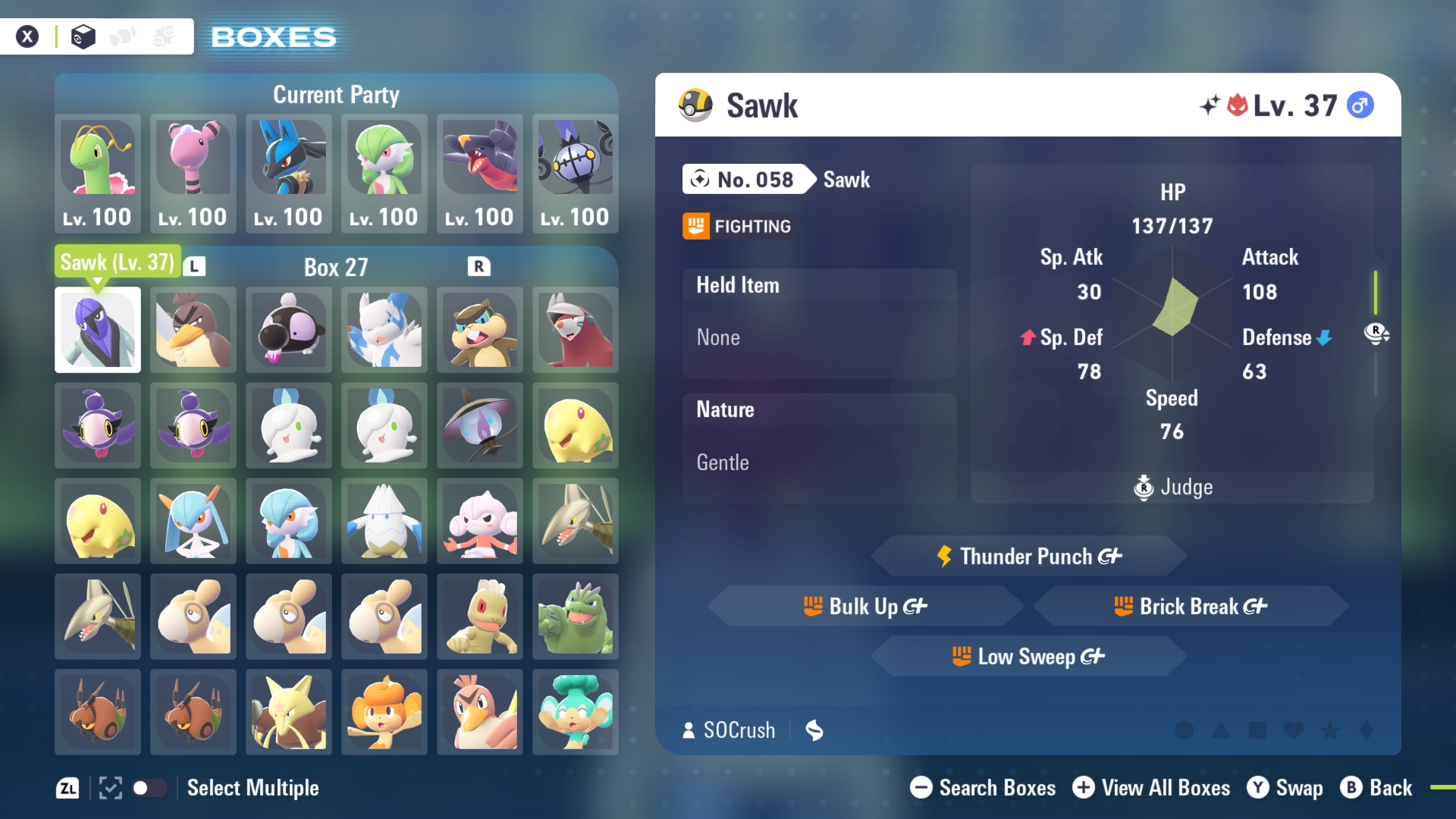Go Back from the boxes screen

[1376, 788]
